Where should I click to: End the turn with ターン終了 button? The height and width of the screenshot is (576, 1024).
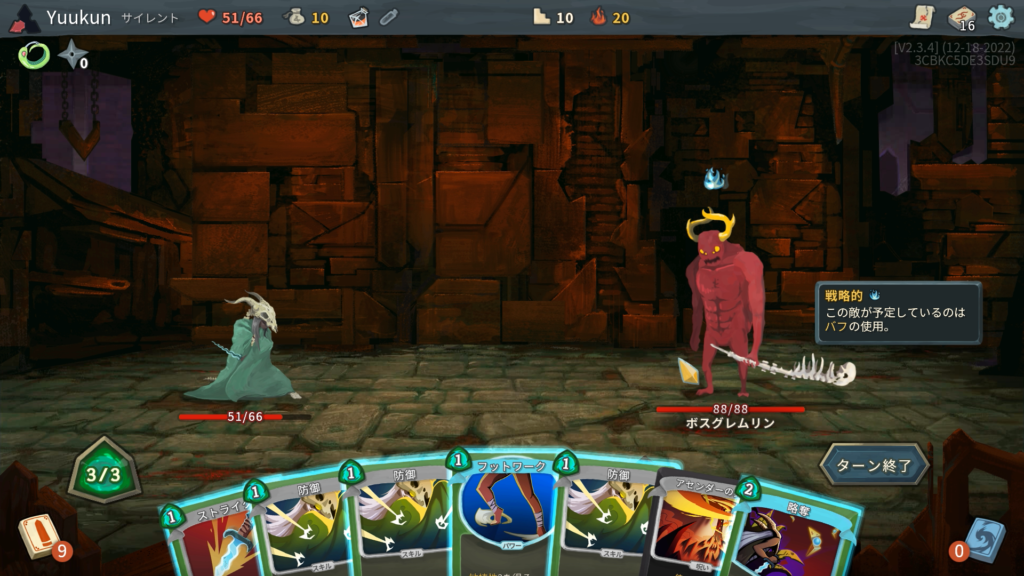click(x=875, y=465)
